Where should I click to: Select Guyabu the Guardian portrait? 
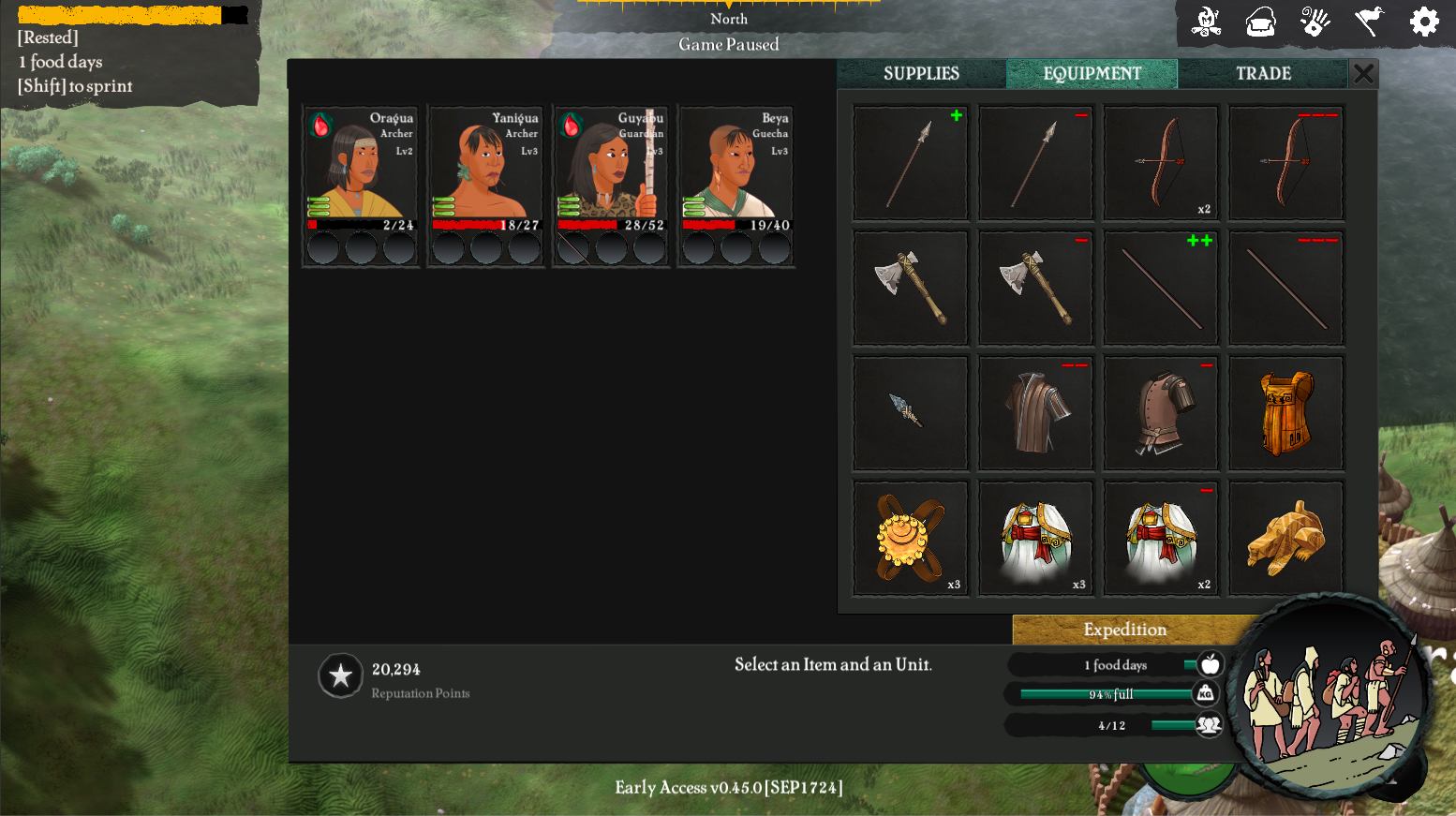click(611, 169)
